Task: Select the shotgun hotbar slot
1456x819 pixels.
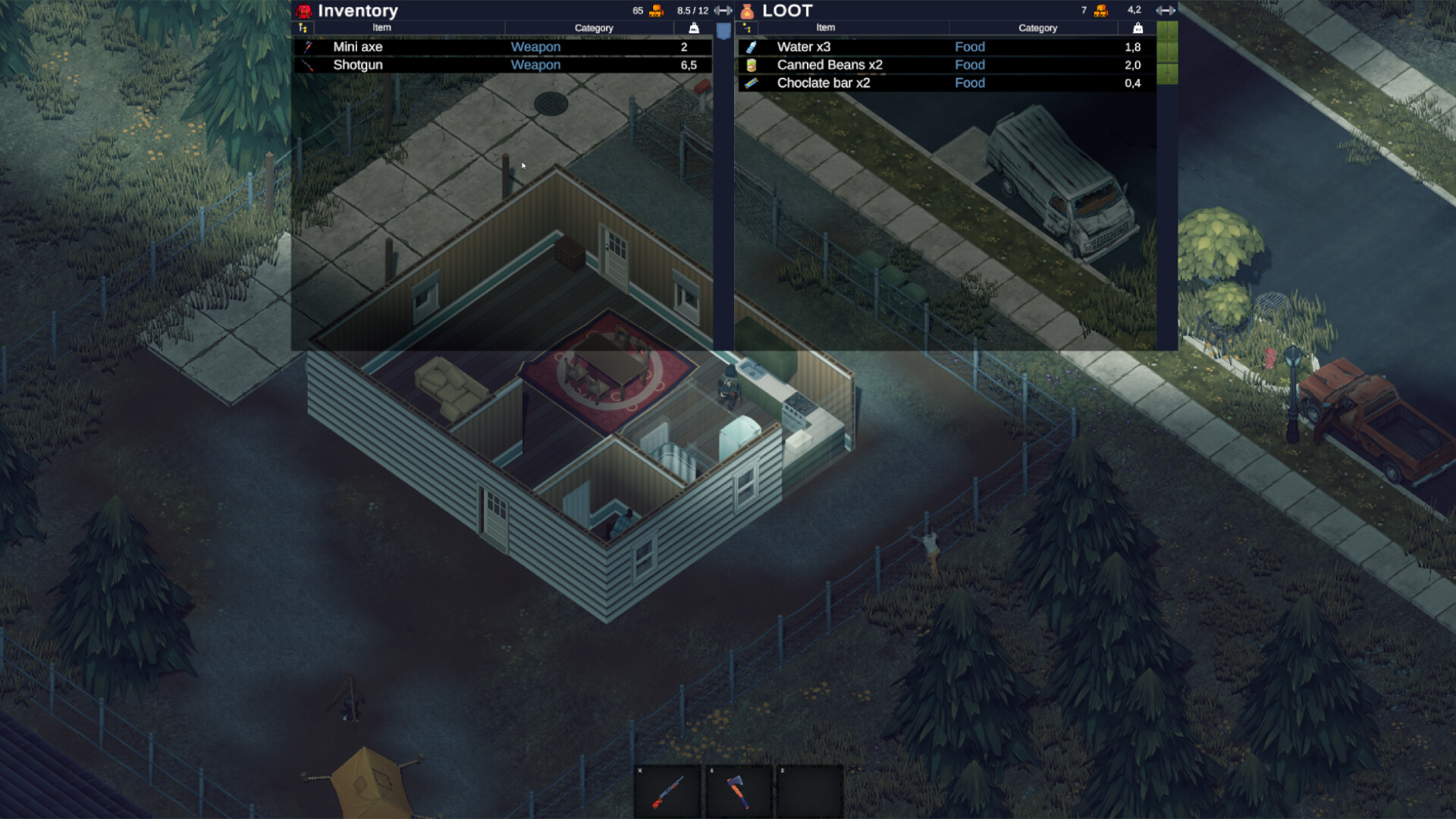Action: (x=667, y=792)
